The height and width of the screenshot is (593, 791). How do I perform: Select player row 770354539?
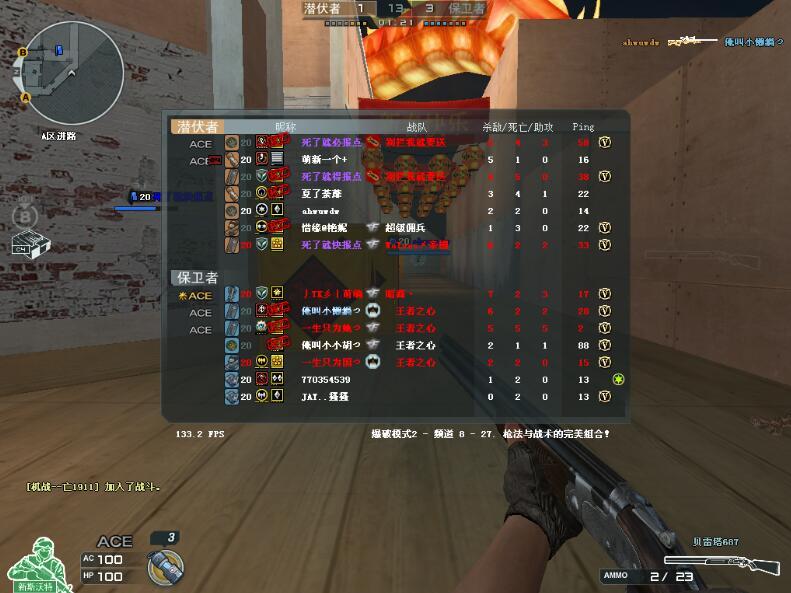400,380
